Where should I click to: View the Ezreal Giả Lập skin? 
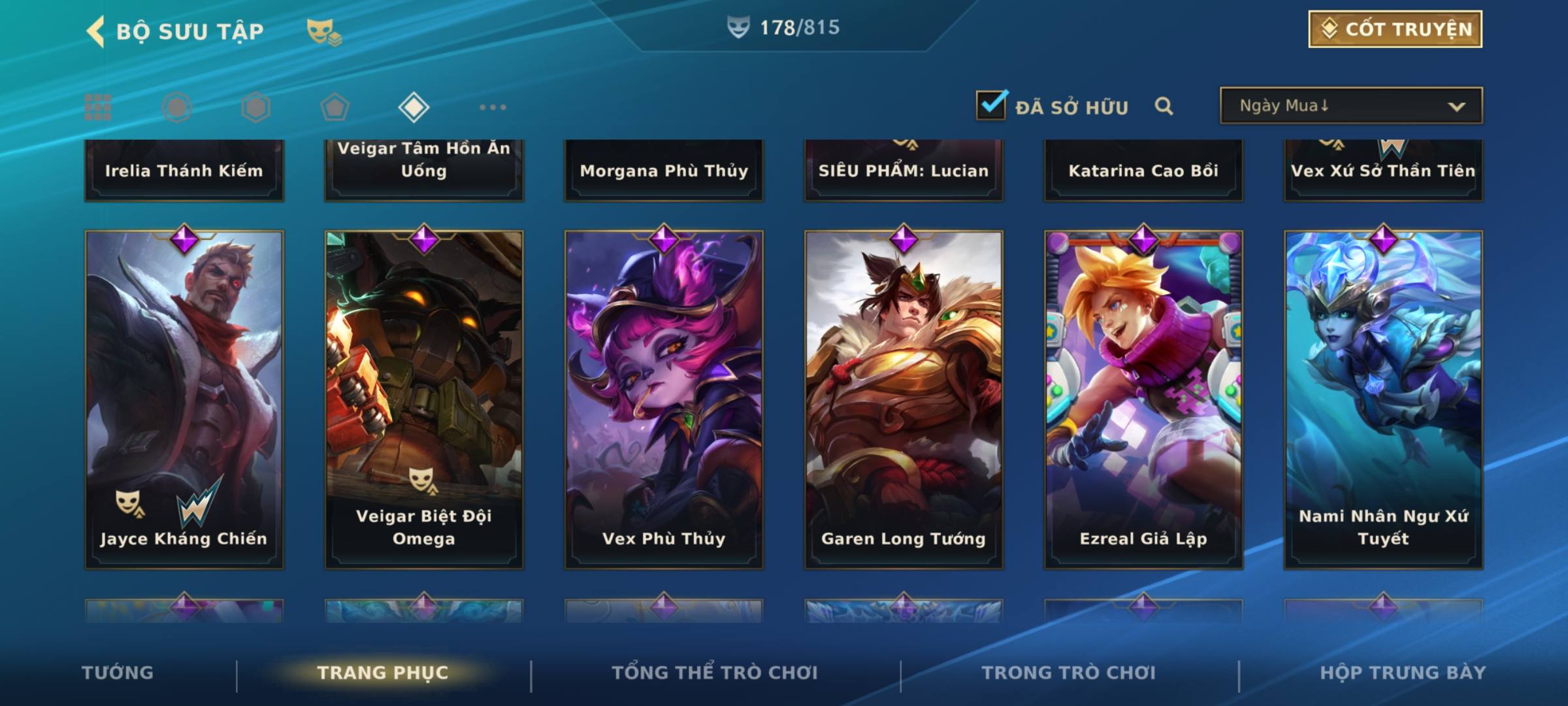pyautogui.click(x=1143, y=399)
